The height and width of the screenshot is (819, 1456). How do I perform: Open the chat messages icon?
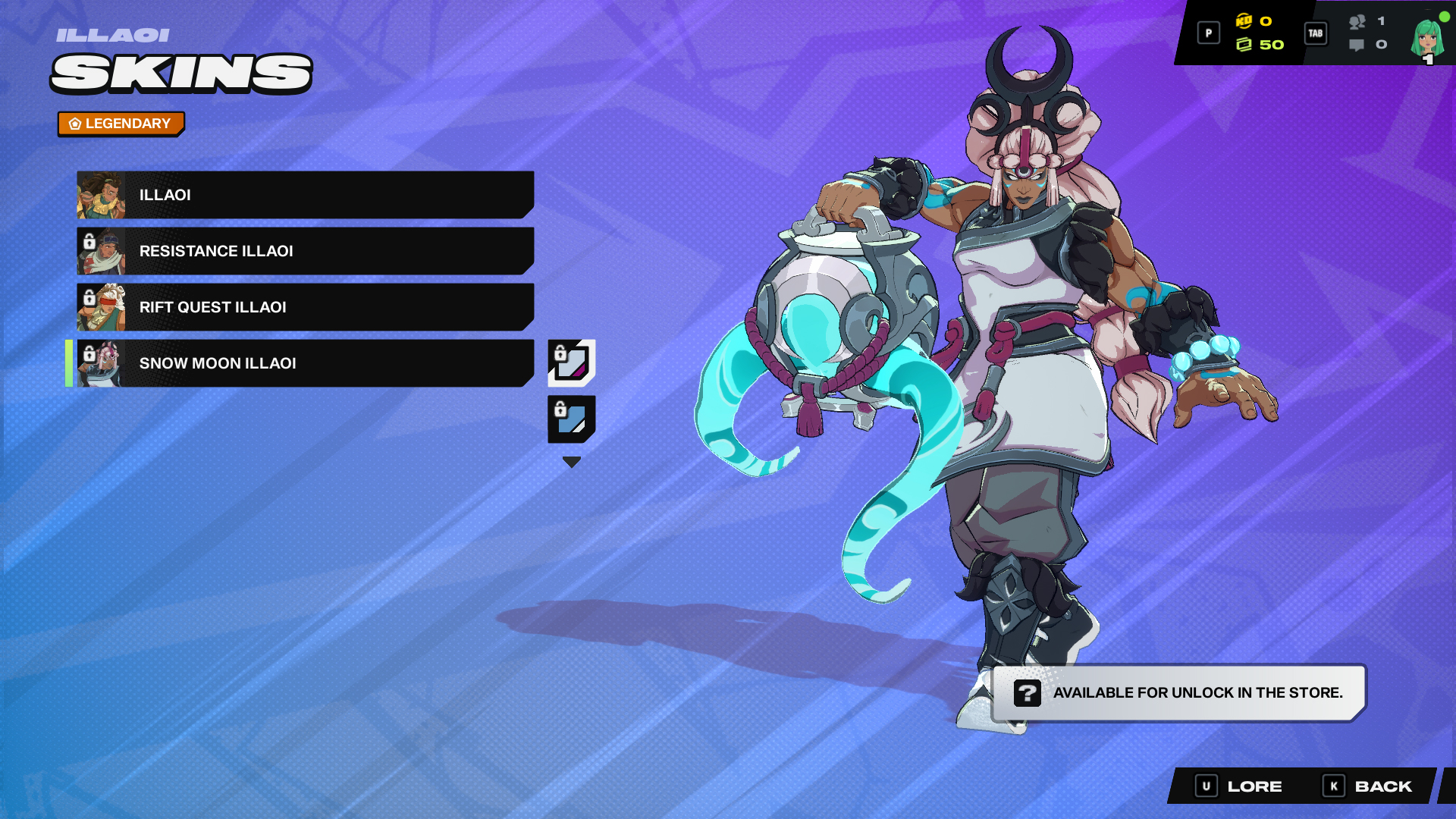[x=1355, y=45]
